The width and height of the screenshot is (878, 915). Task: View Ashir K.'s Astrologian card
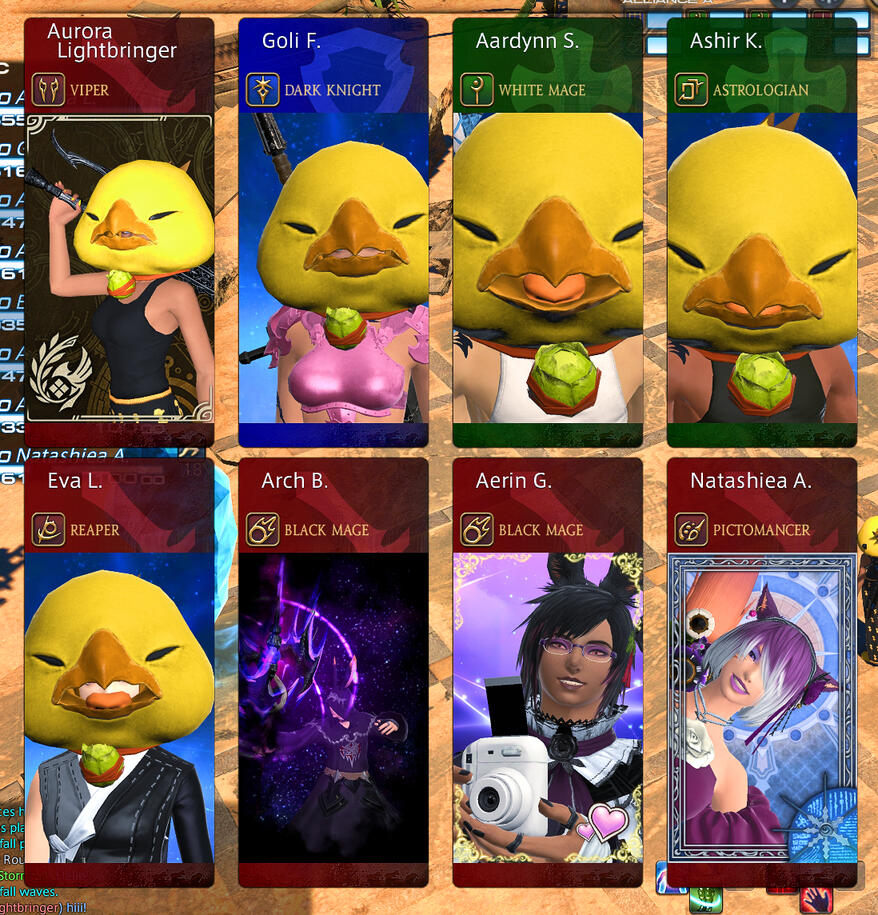click(x=761, y=232)
